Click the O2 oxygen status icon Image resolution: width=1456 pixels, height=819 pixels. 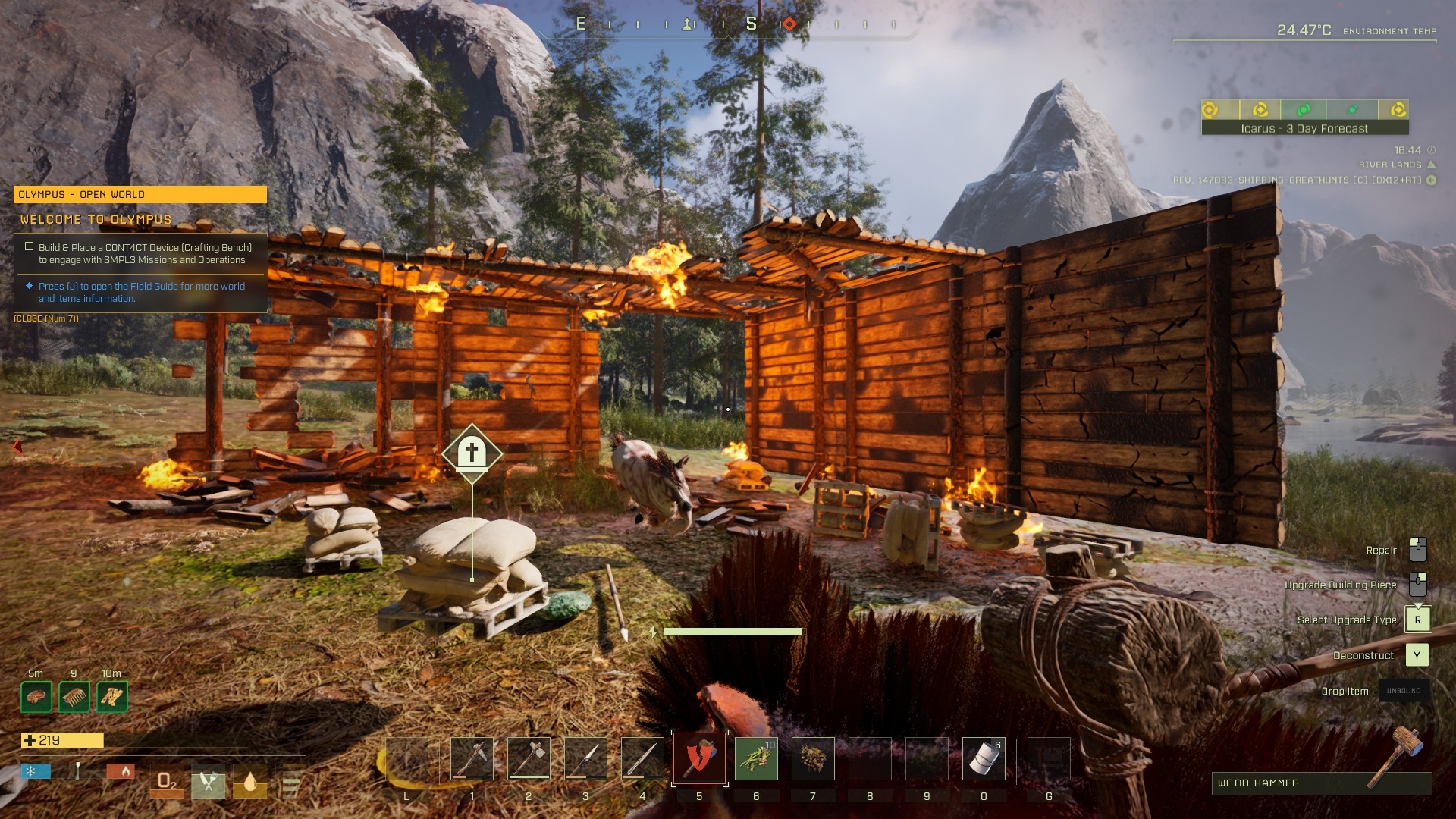coord(167,782)
